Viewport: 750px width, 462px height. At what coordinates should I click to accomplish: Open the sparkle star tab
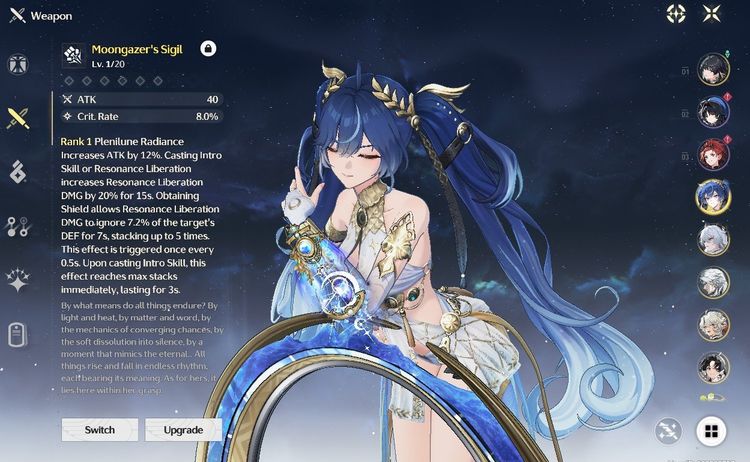[17, 280]
